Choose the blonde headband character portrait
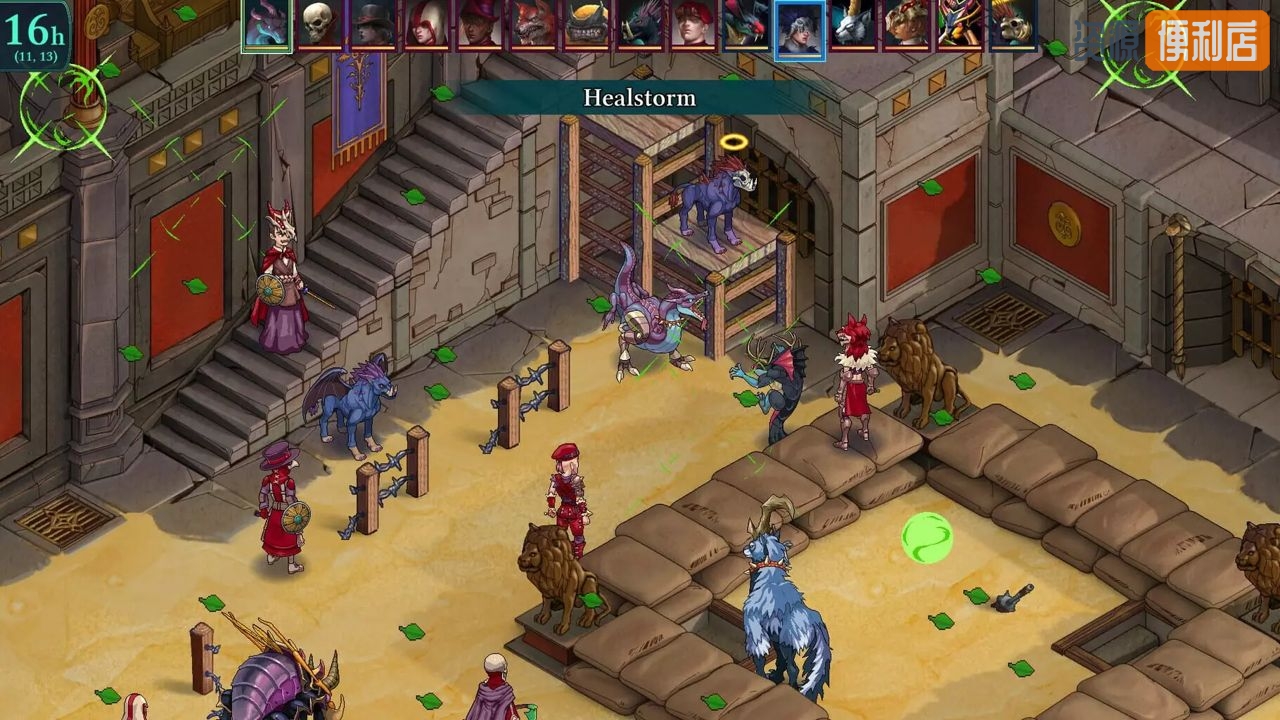1280x720 pixels. (x=906, y=24)
